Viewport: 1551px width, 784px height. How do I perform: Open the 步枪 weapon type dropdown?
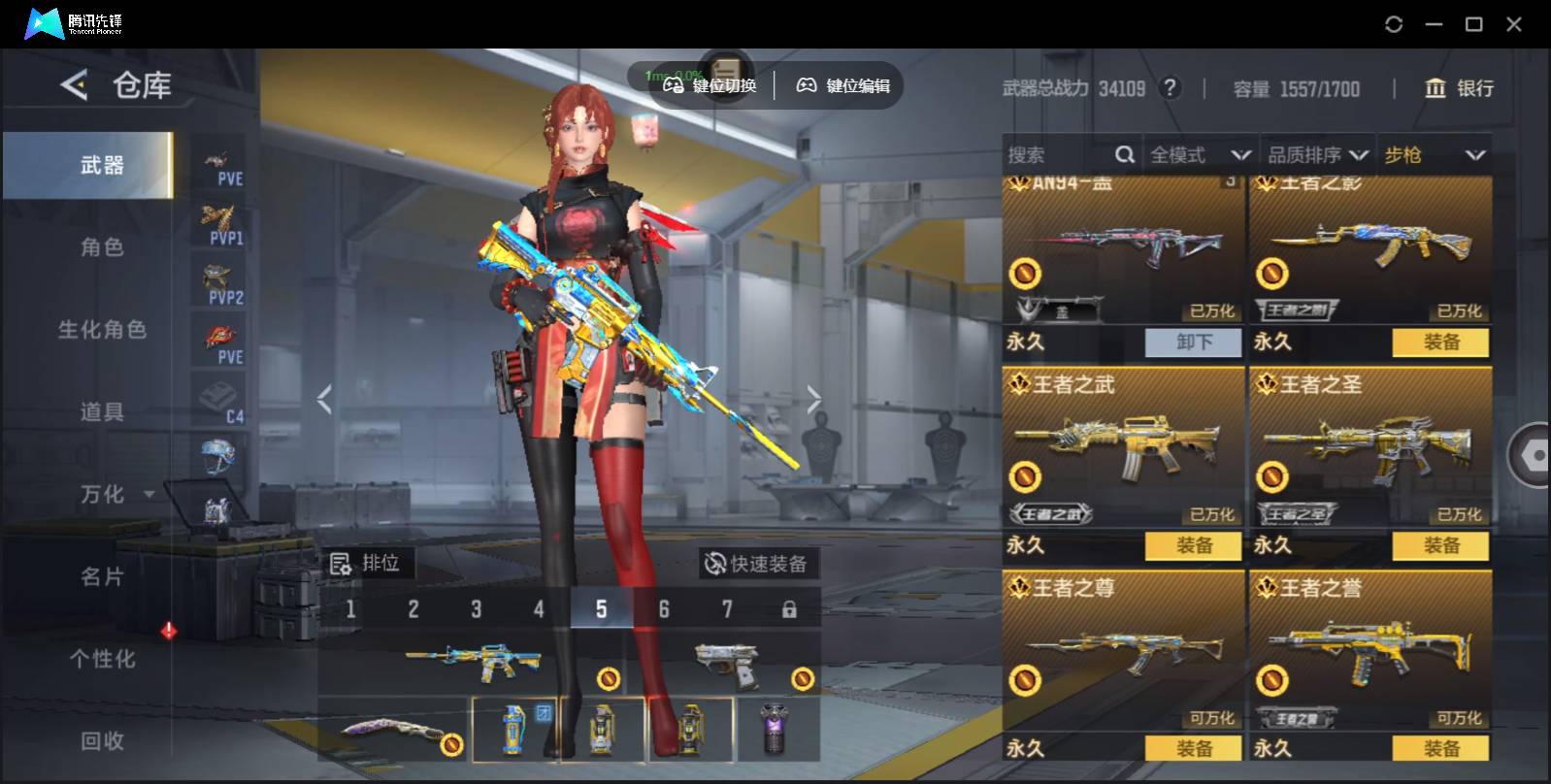[1434, 155]
